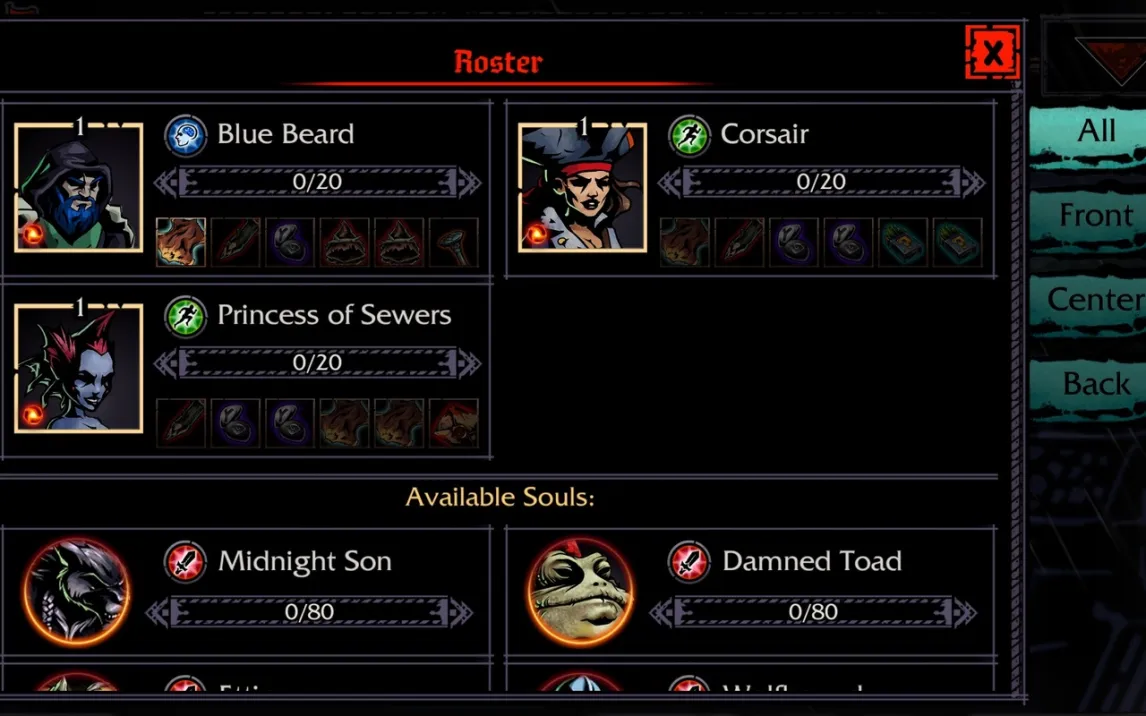Select Blue Beard's highlighted first item slot
This screenshot has height=716, width=1146.
pos(181,243)
